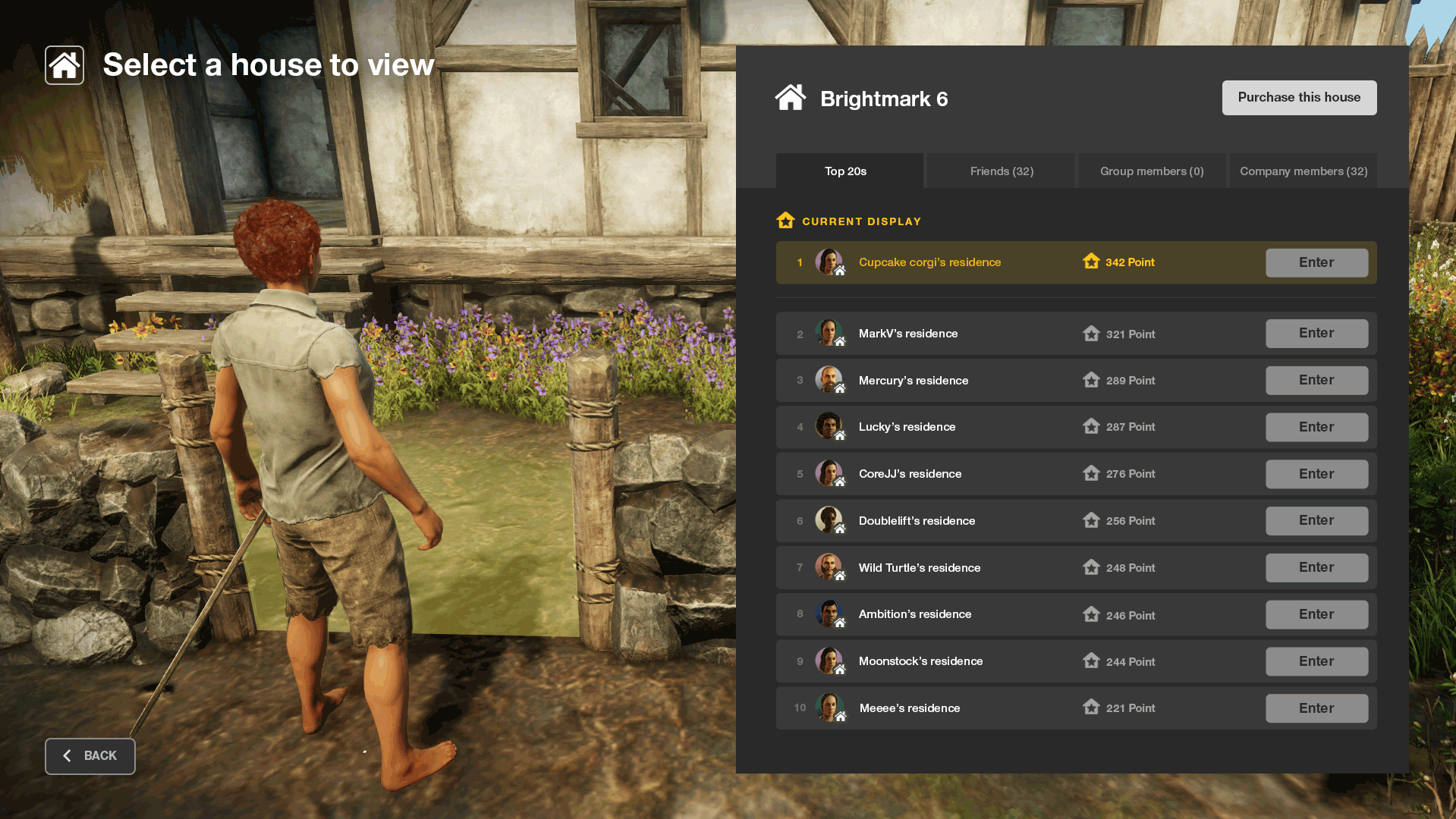Image resolution: width=1456 pixels, height=819 pixels.
Task: Click the house icon beside the title
Action: [x=64, y=65]
